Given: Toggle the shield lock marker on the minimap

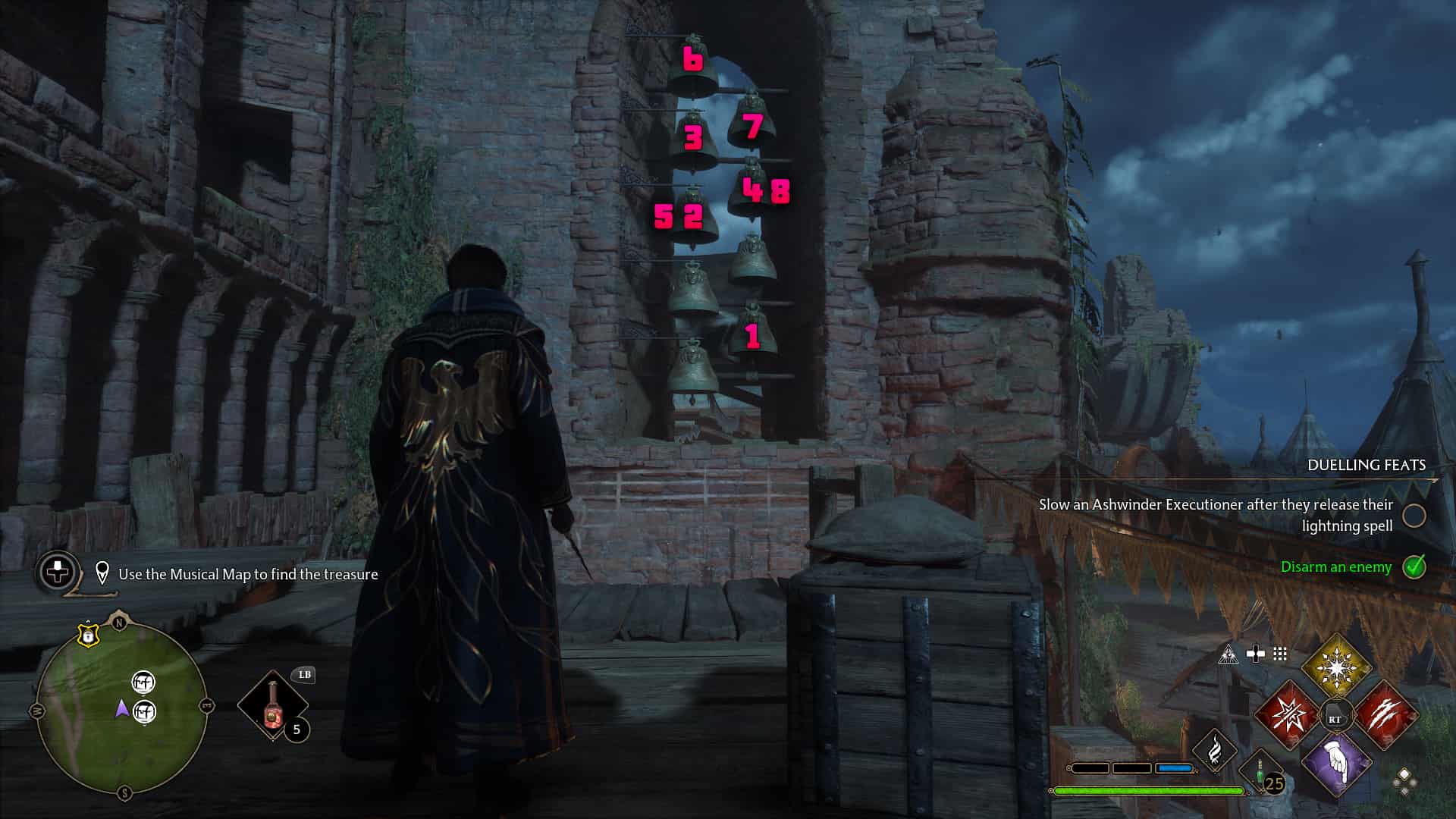Looking at the screenshot, I should tap(89, 635).
